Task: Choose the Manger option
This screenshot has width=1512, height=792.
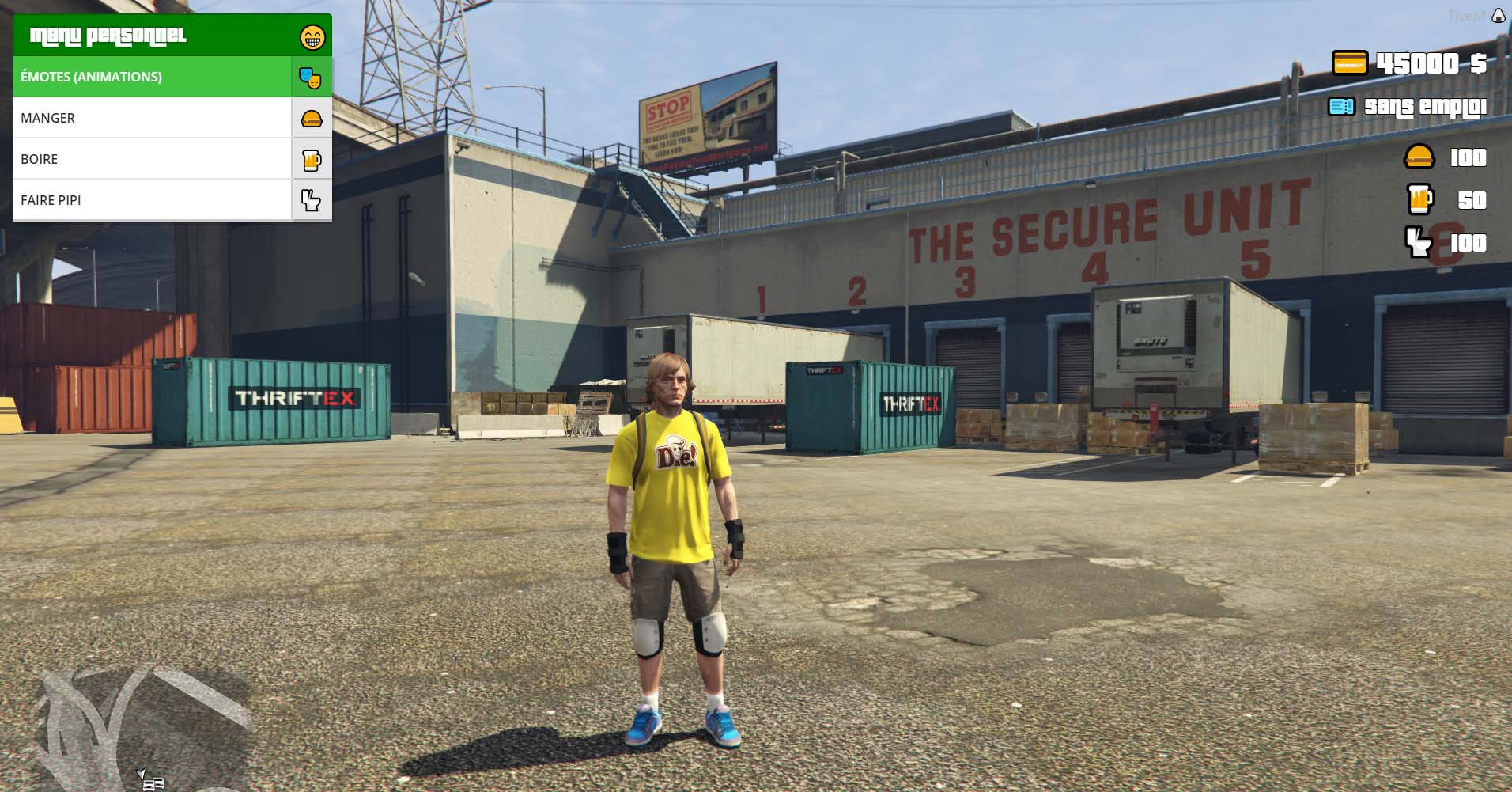Action: (x=152, y=118)
